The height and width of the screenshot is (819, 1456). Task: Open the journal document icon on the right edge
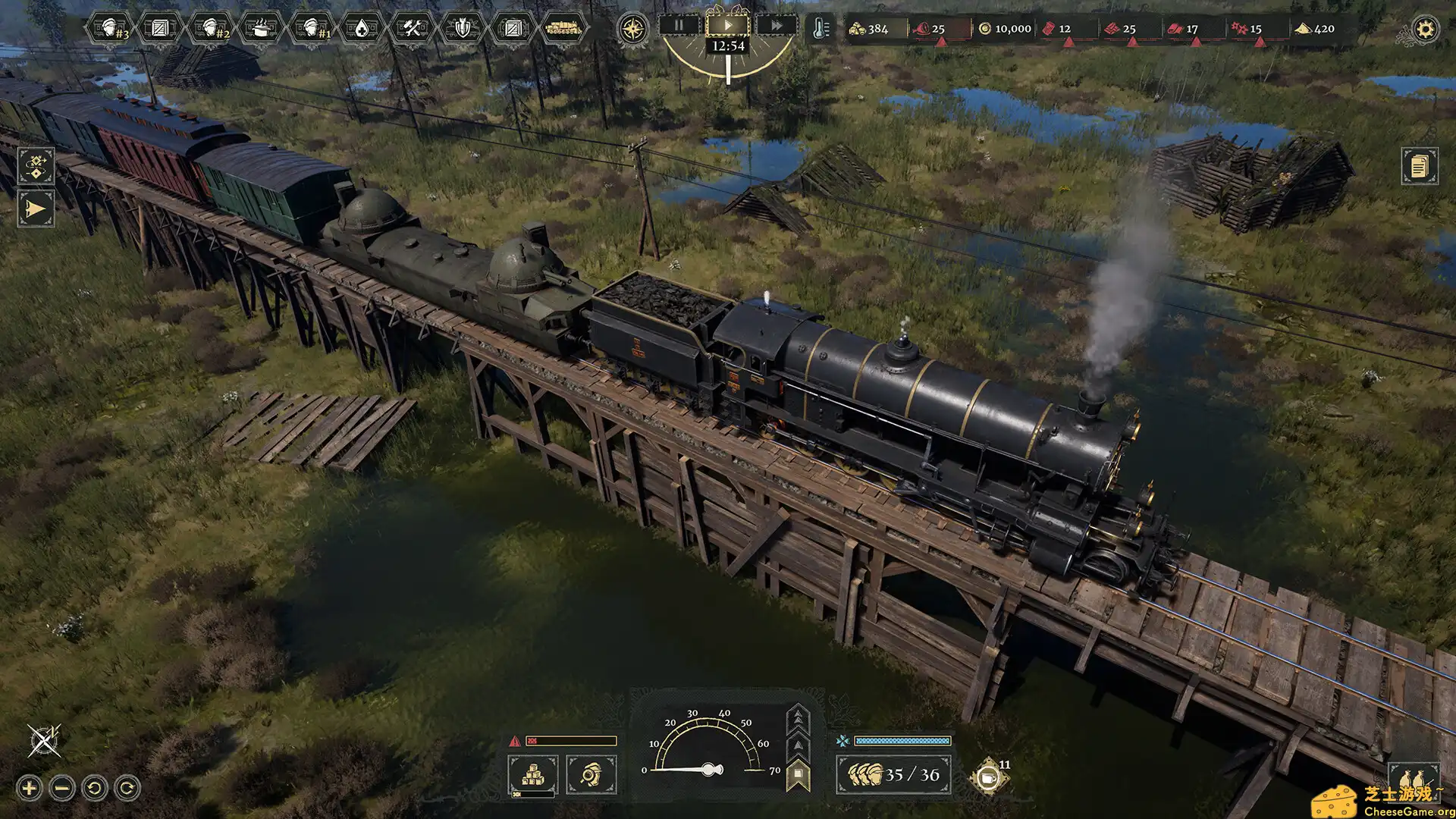pos(1422,165)
